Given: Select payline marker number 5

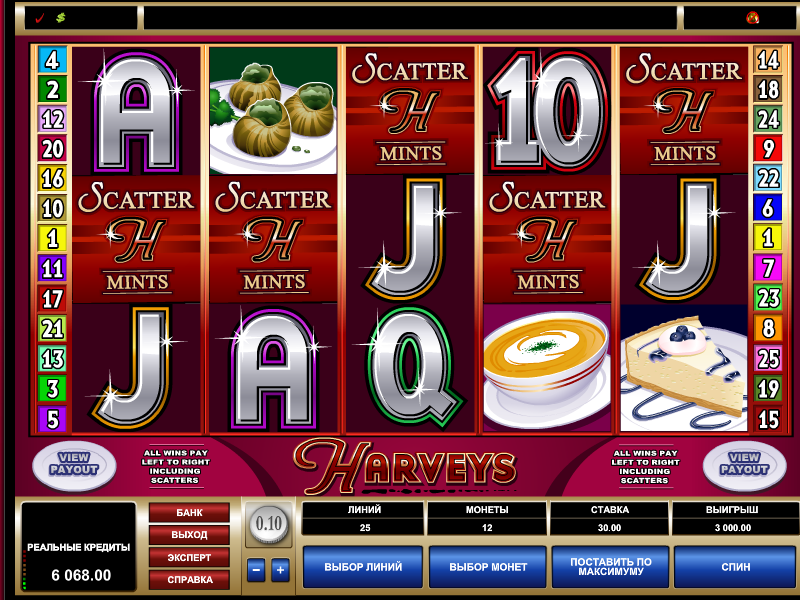Looking at the screenshot, I should point(52,419).
